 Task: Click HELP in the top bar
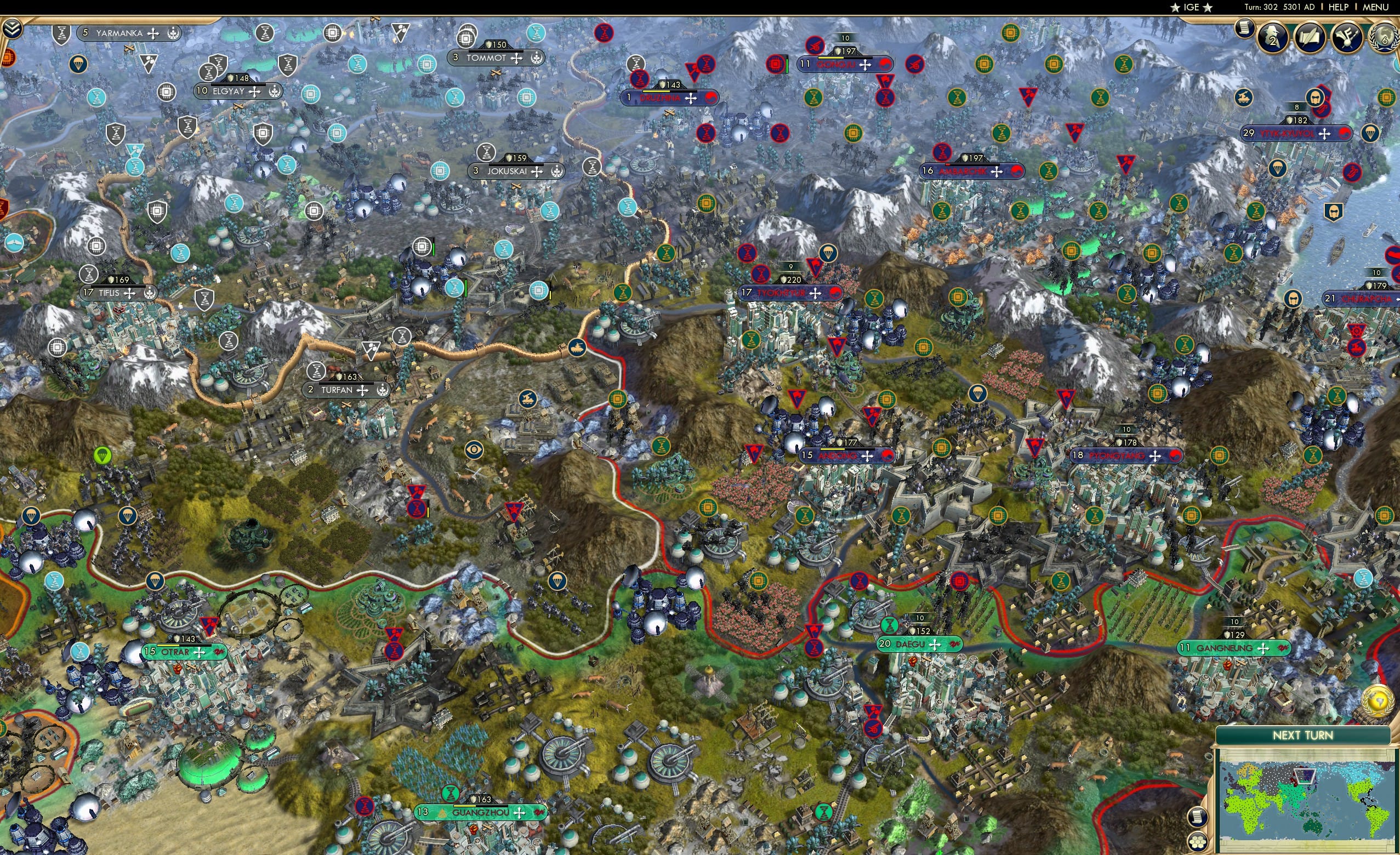1339,7
